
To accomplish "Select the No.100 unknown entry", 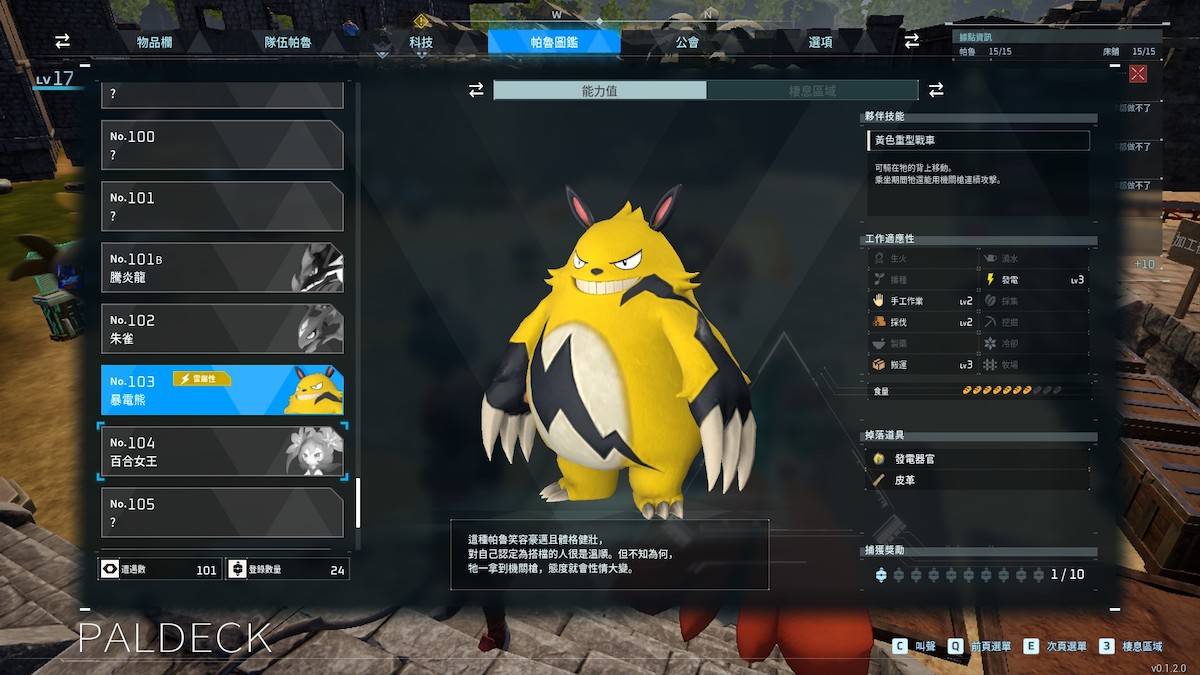I will pos(222,145).
